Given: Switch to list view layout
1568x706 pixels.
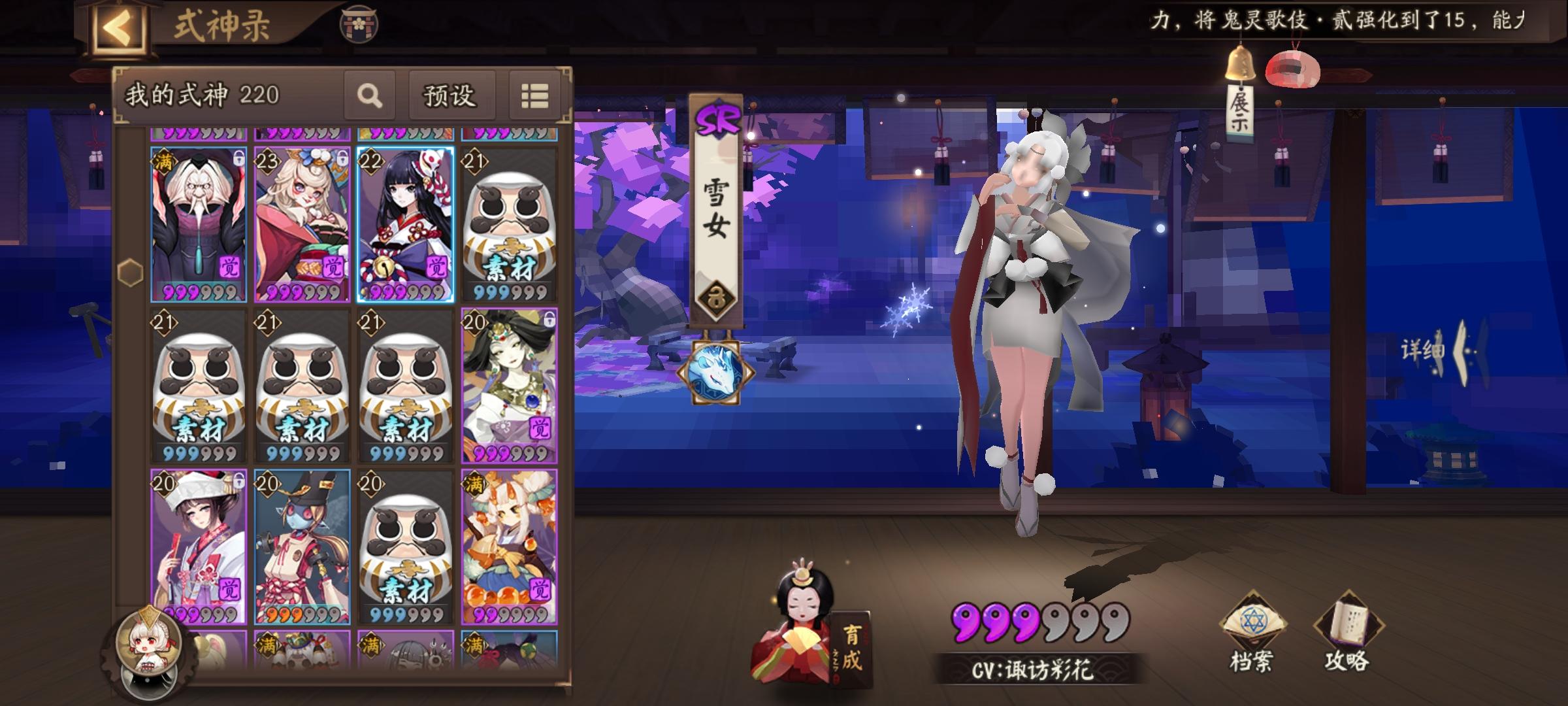Looking at the screenshot, I should pyautogui.click(x=536, y=95).
